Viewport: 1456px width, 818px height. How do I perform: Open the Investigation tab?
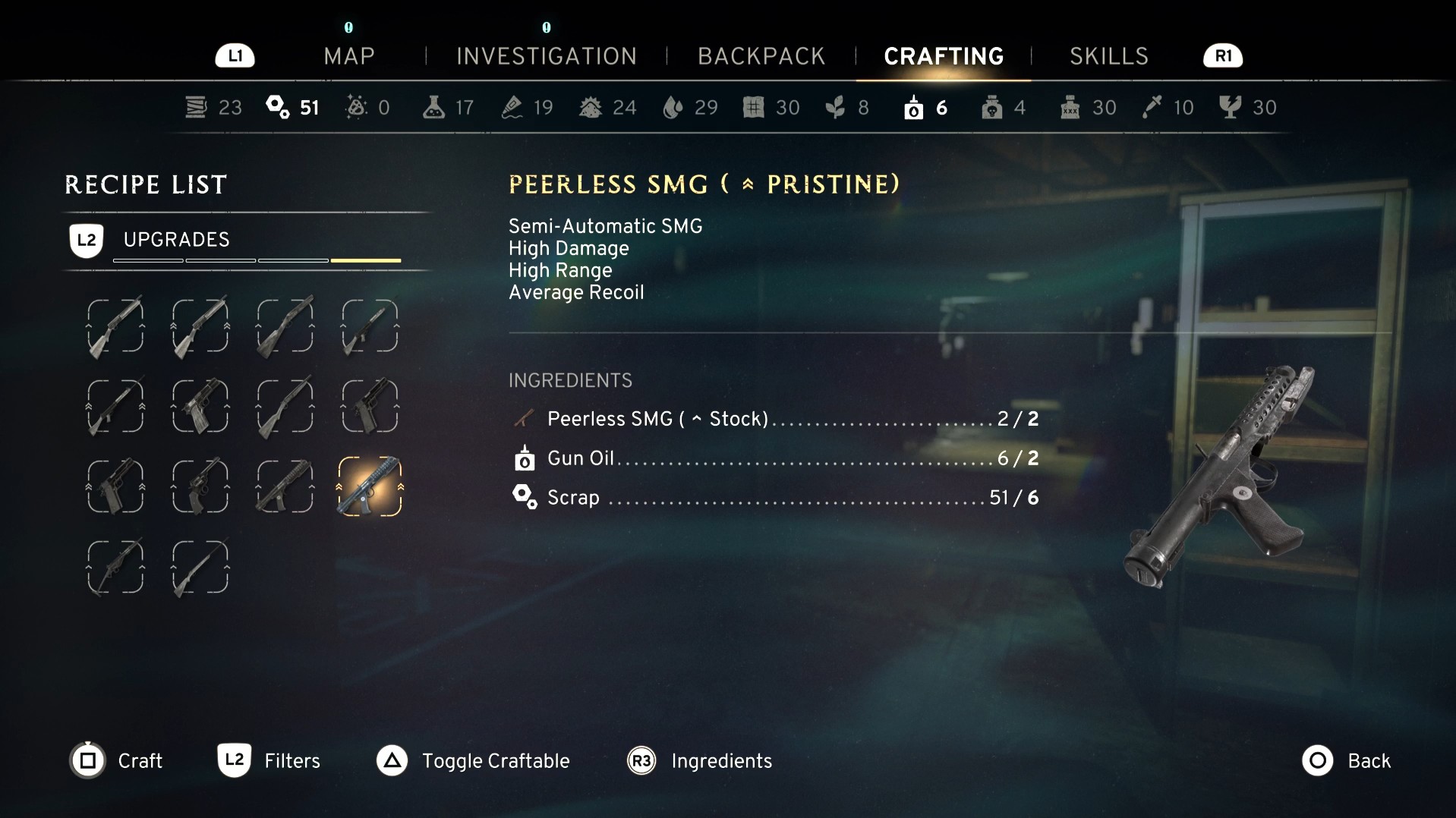(x=546, y=56)
